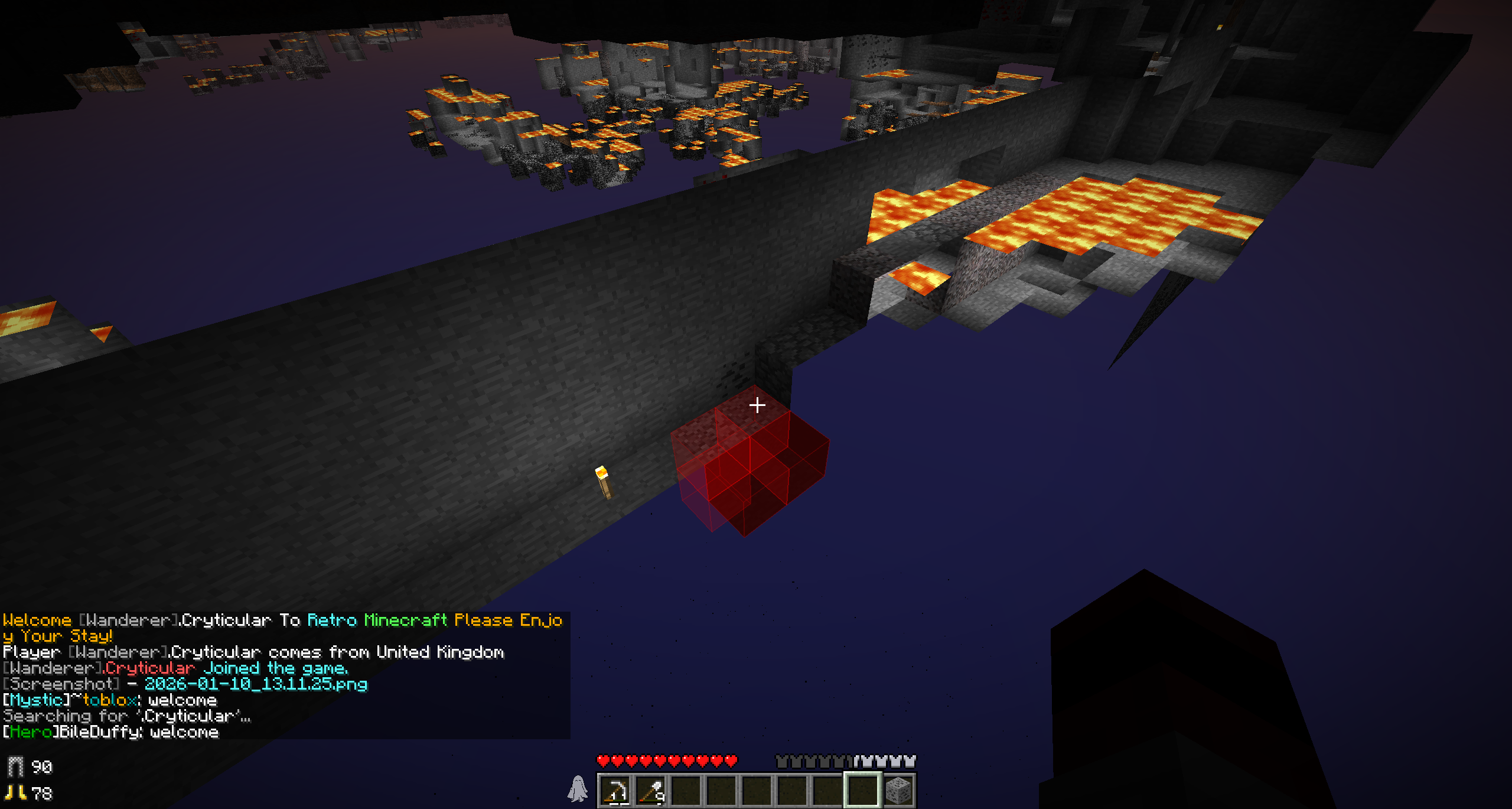This screenshot has height=809, width=1512.
Task: Choose the gravel block hotbar slot
Action: pyautogui.click(x=898, y=791)
